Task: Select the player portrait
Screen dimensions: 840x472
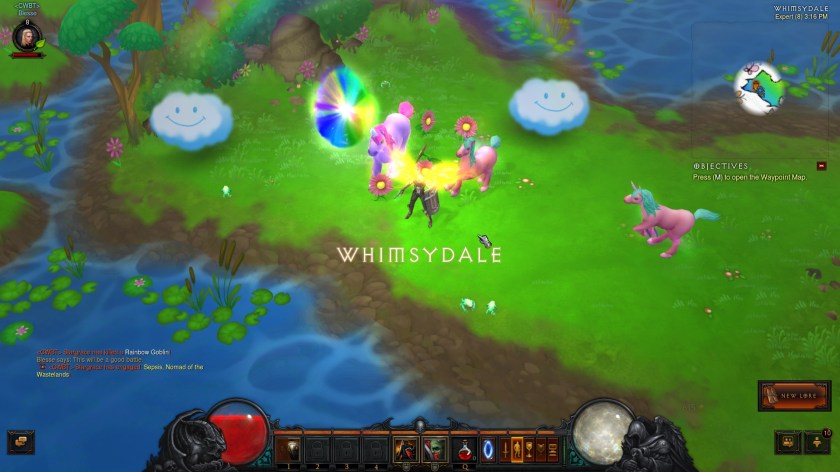Action: click(26, 36)
